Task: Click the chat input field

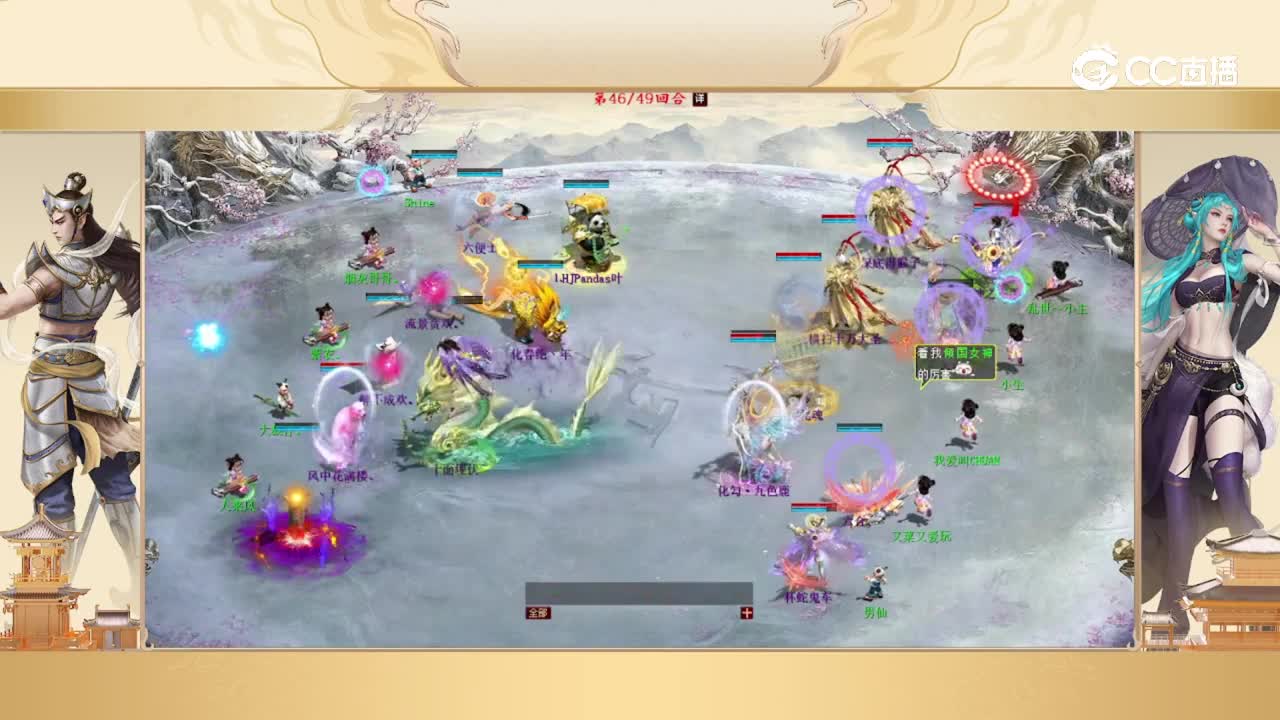Action: [x=640, y=590]
